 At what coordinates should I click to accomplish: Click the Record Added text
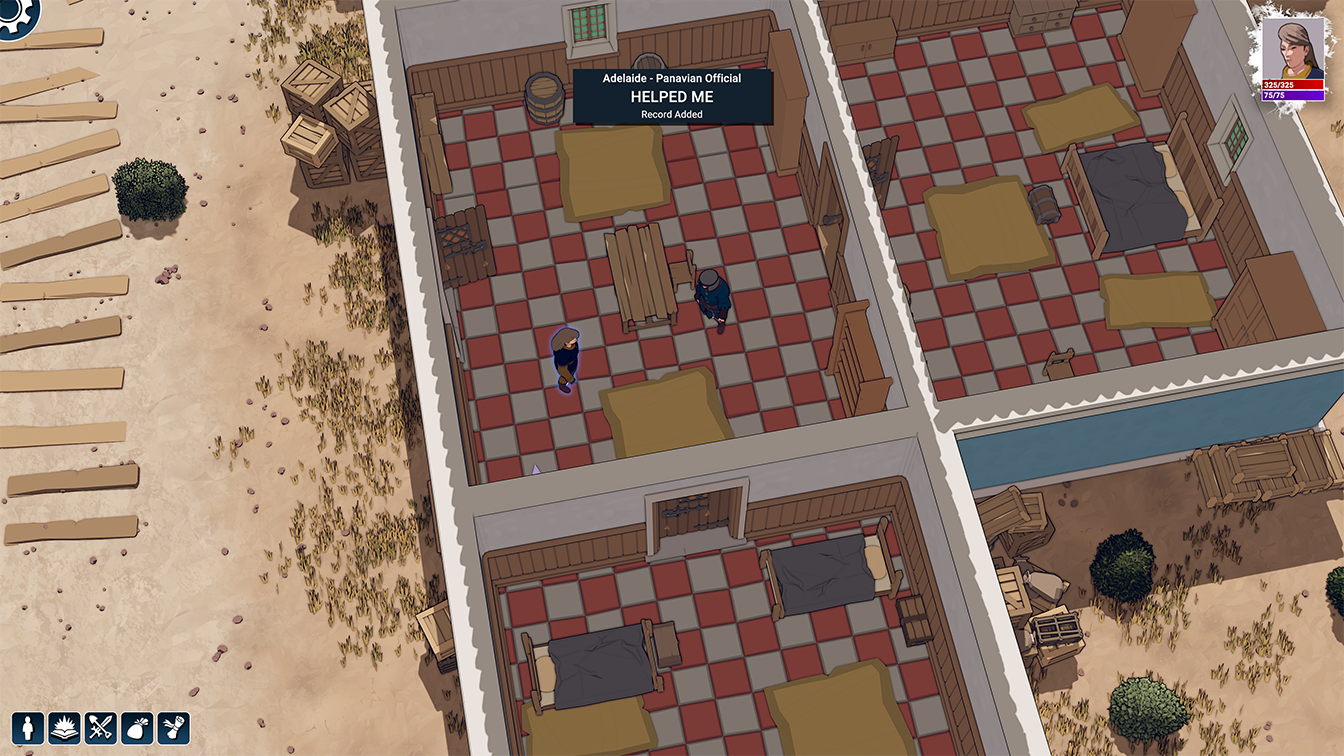tap(671, 114)
